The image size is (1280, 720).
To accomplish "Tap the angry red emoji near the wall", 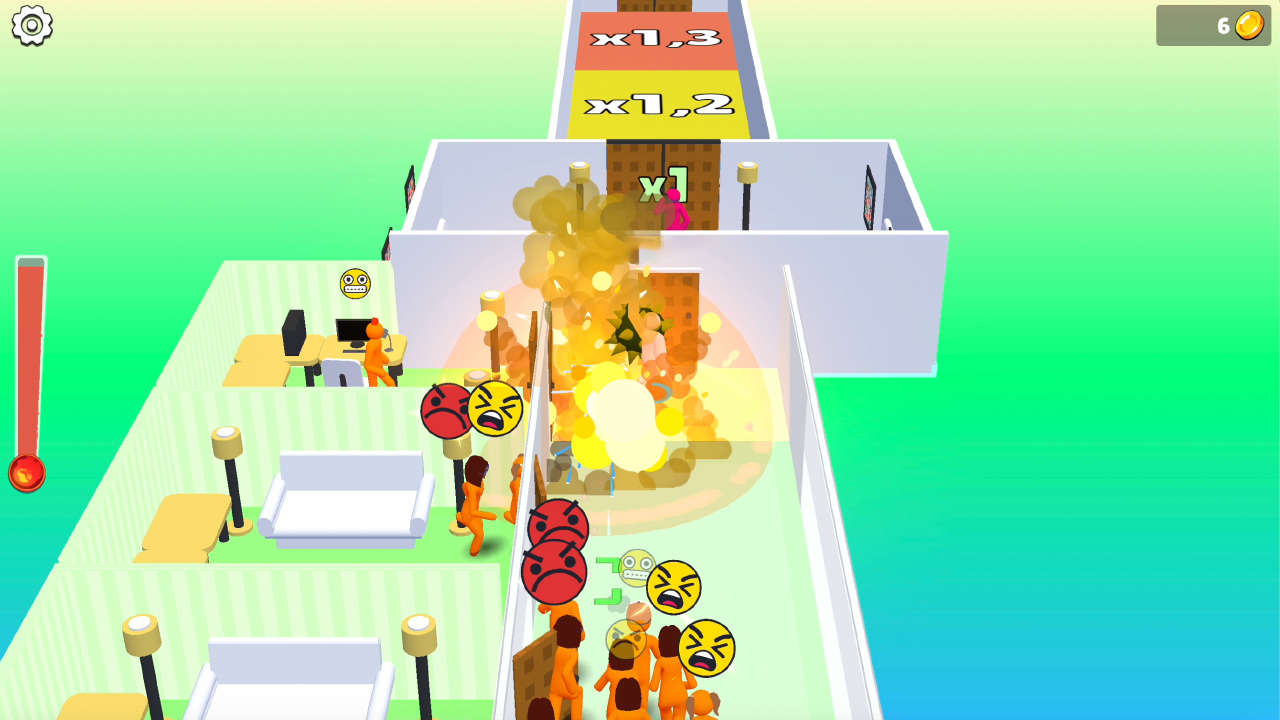I will (443, 410).
